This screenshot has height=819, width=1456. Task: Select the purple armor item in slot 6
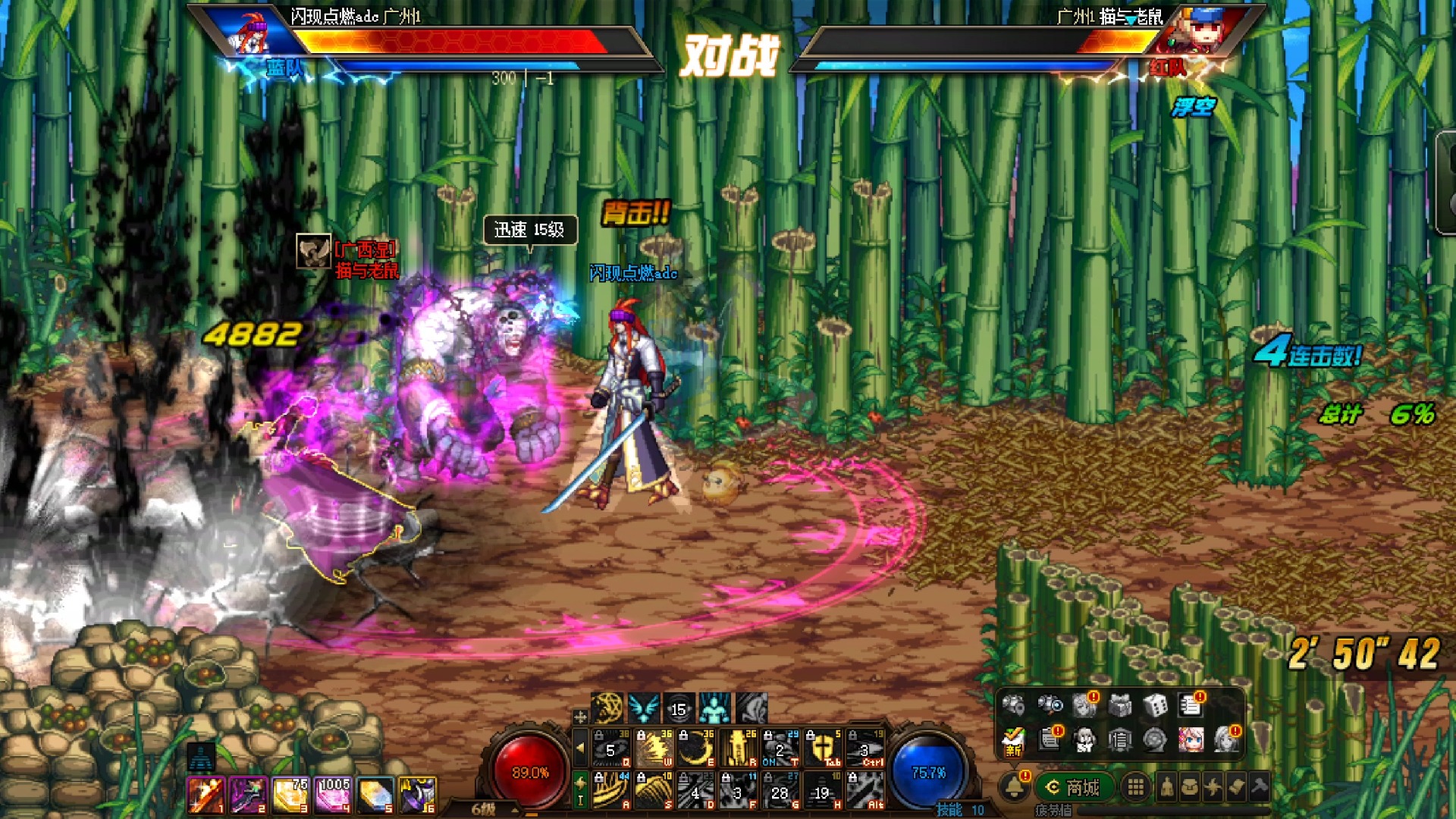pyautogui.click(x=418, y=795)
